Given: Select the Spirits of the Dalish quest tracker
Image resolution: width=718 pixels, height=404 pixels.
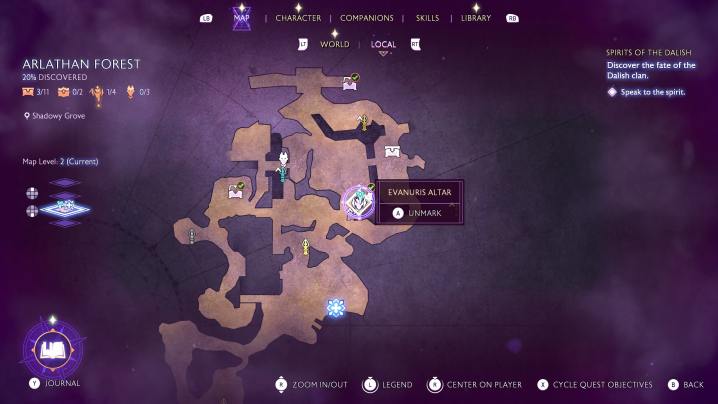Looking at the screenshot, I should click(x=651, y=51).
